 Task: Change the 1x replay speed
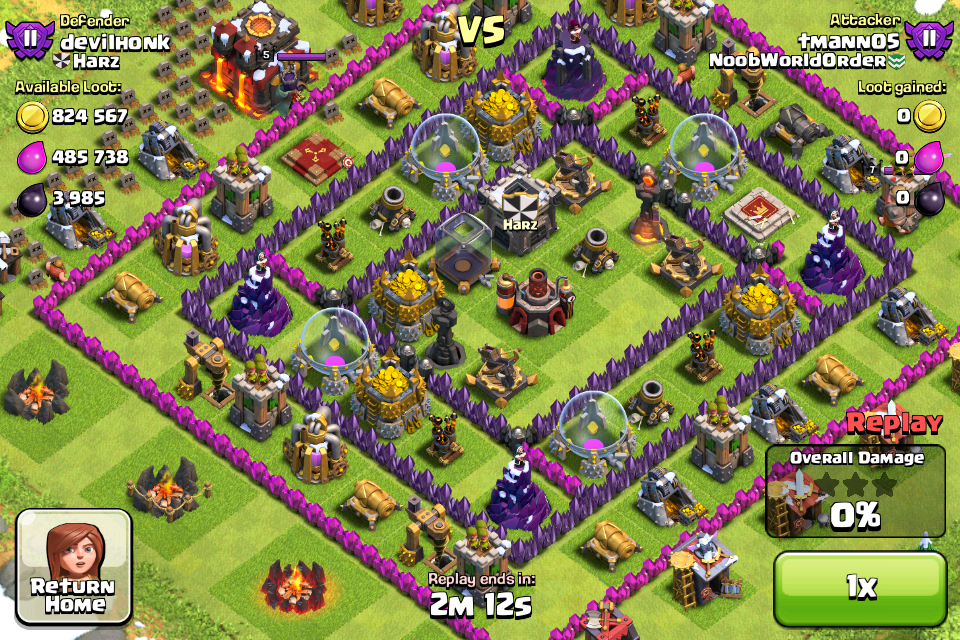[859, 587]
